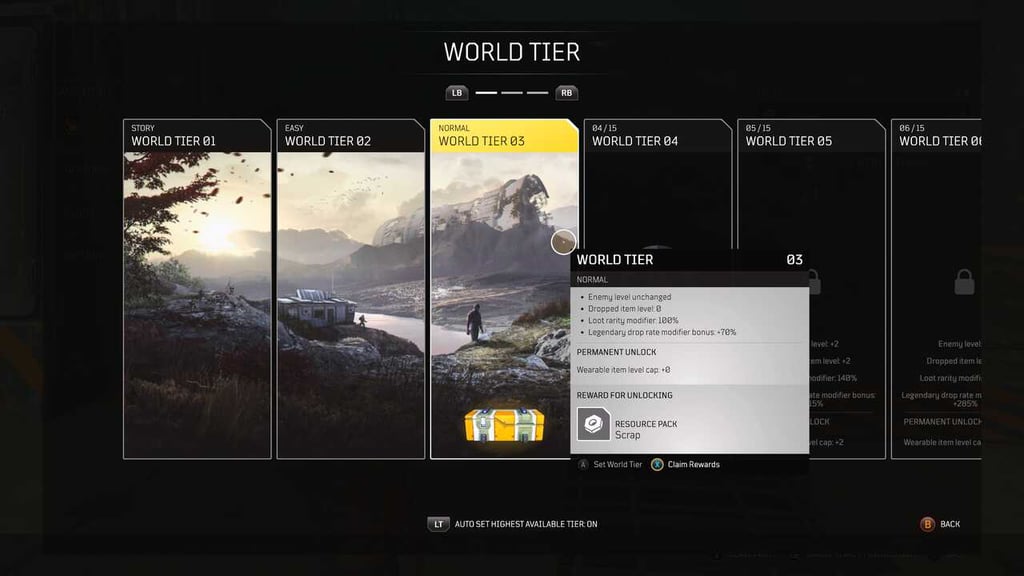Click the Set World Tier option
The width and height of the screenshot is (1024, 576).
click(612, 464)
